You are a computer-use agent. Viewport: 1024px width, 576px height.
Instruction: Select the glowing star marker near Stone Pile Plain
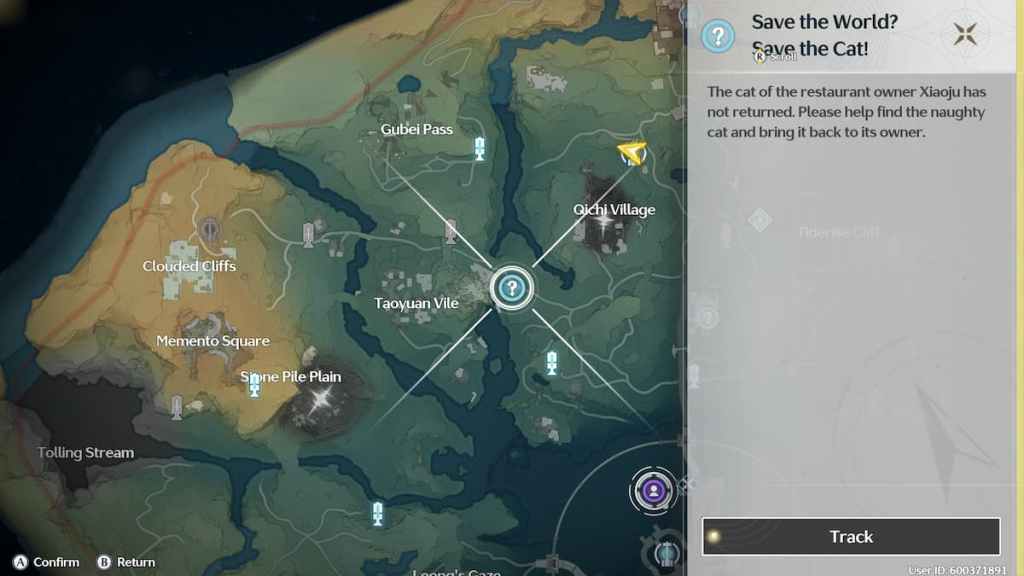click(321, 398)
